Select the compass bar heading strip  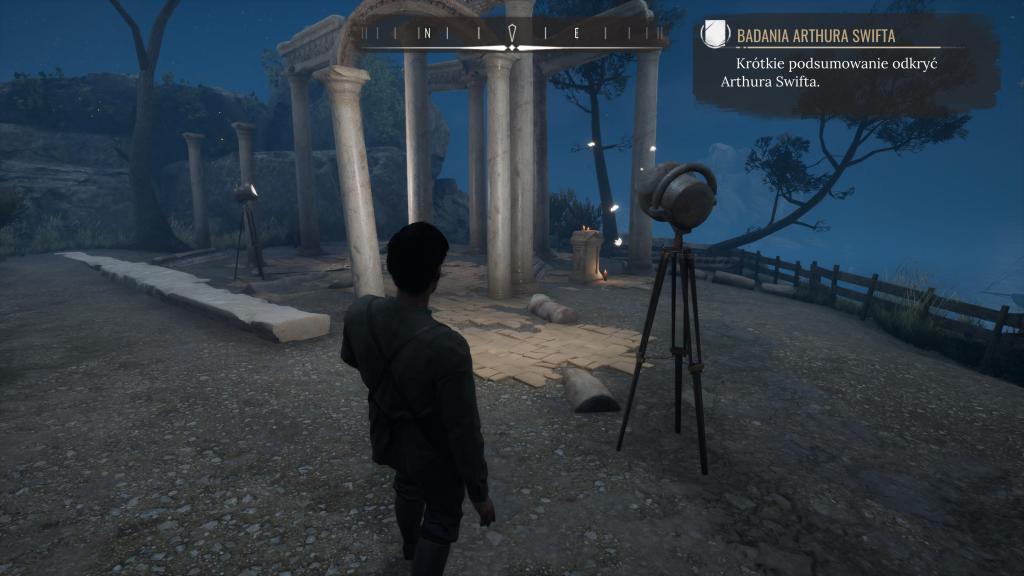pyautogui.click(x=512, y=34)
